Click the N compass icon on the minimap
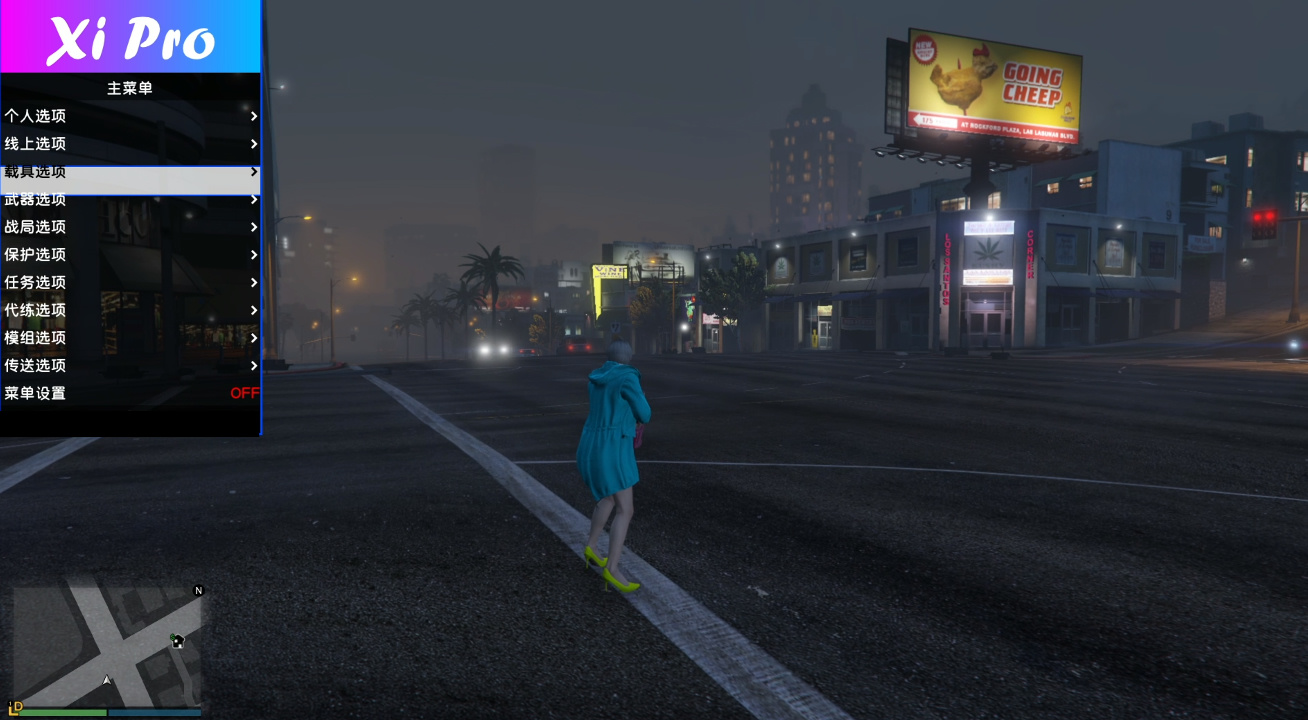The height and width of the screenshot is (720, 1308). (197, 592)
